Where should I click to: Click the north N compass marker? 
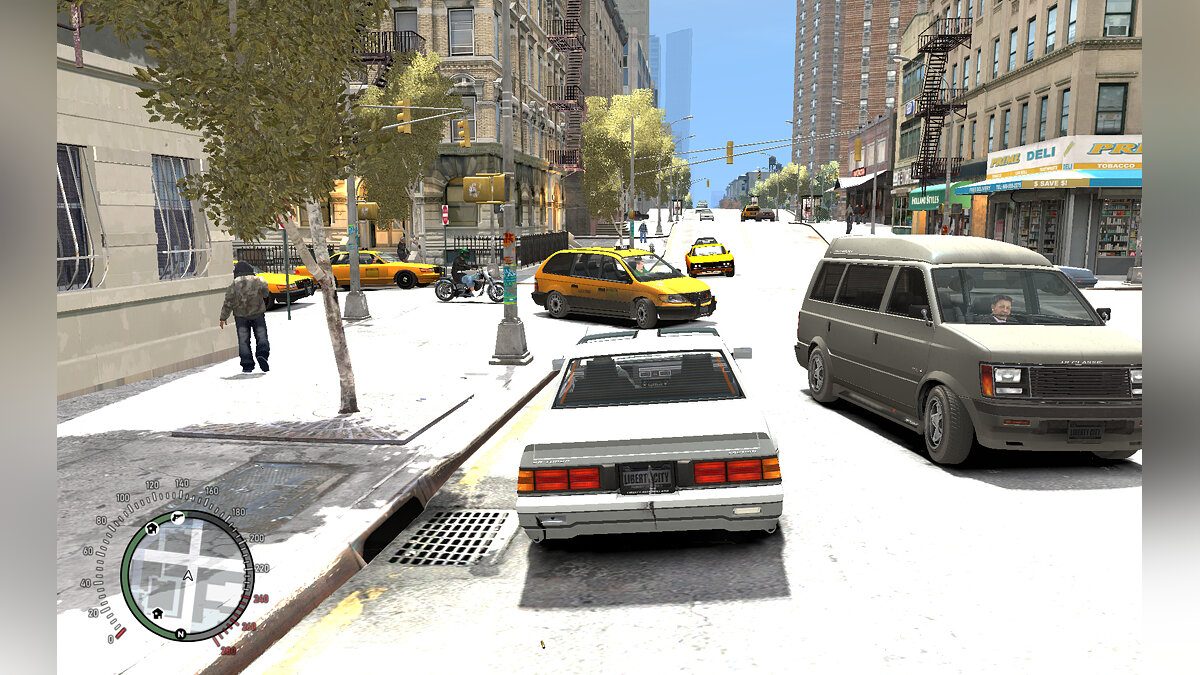(181, 634)
